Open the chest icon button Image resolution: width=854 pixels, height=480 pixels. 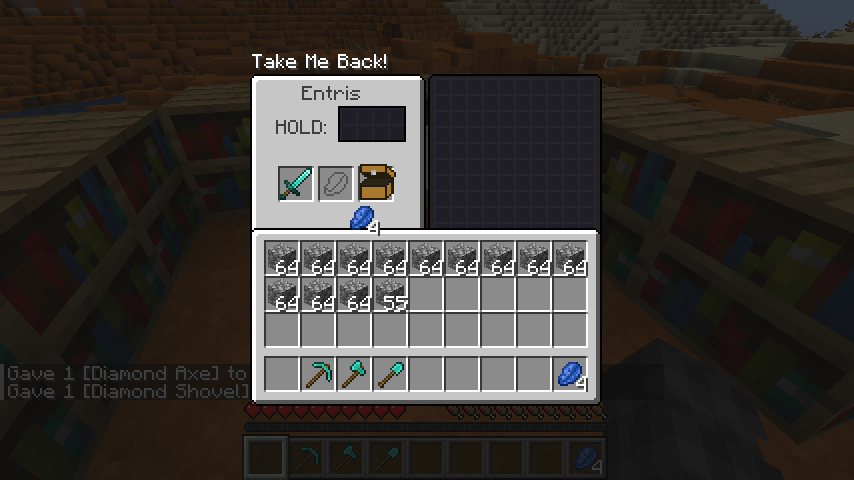[378, 183]
